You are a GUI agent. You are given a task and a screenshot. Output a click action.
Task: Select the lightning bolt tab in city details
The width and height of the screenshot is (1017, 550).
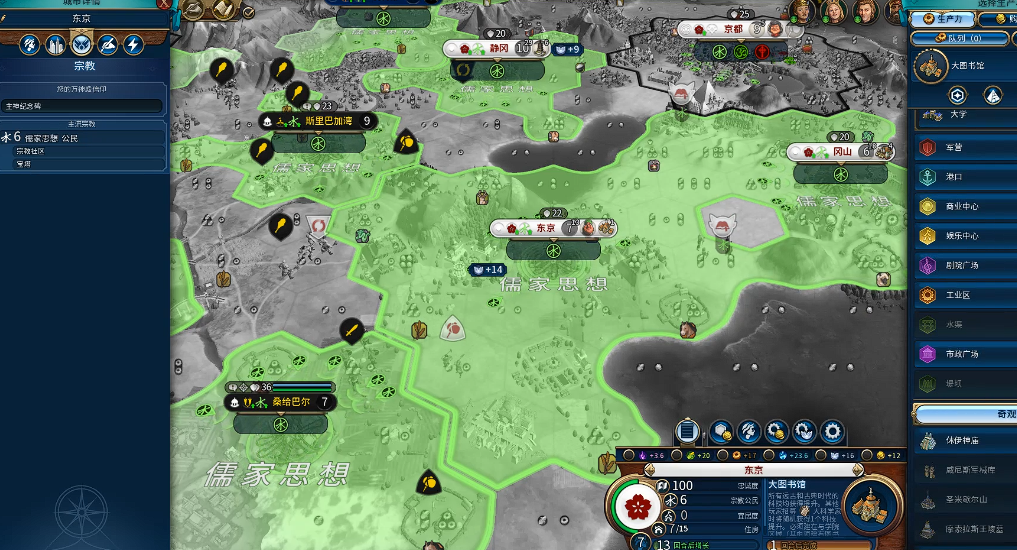(x=132, y=44)
